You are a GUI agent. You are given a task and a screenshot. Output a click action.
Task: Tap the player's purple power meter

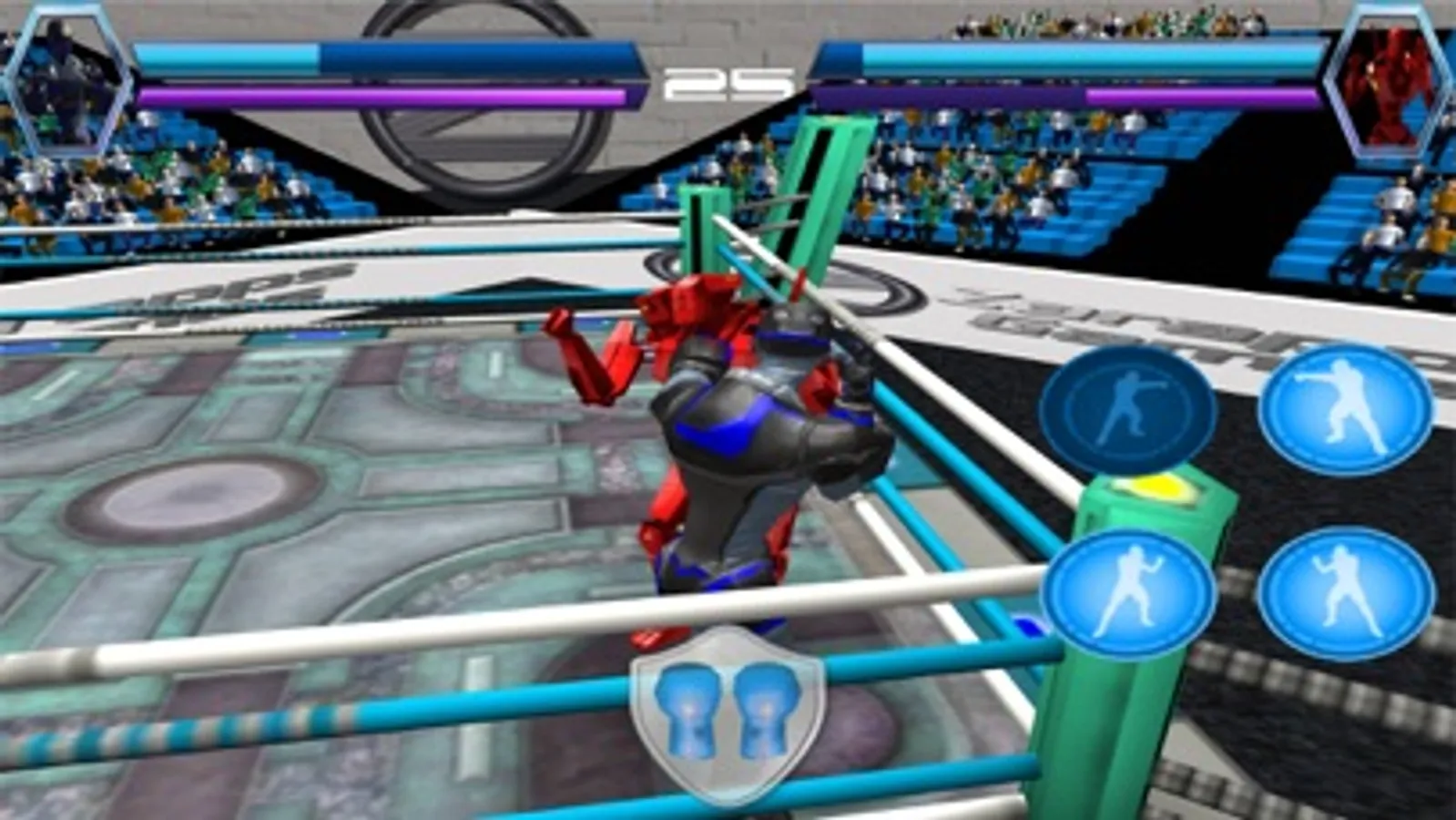(382, 94)
